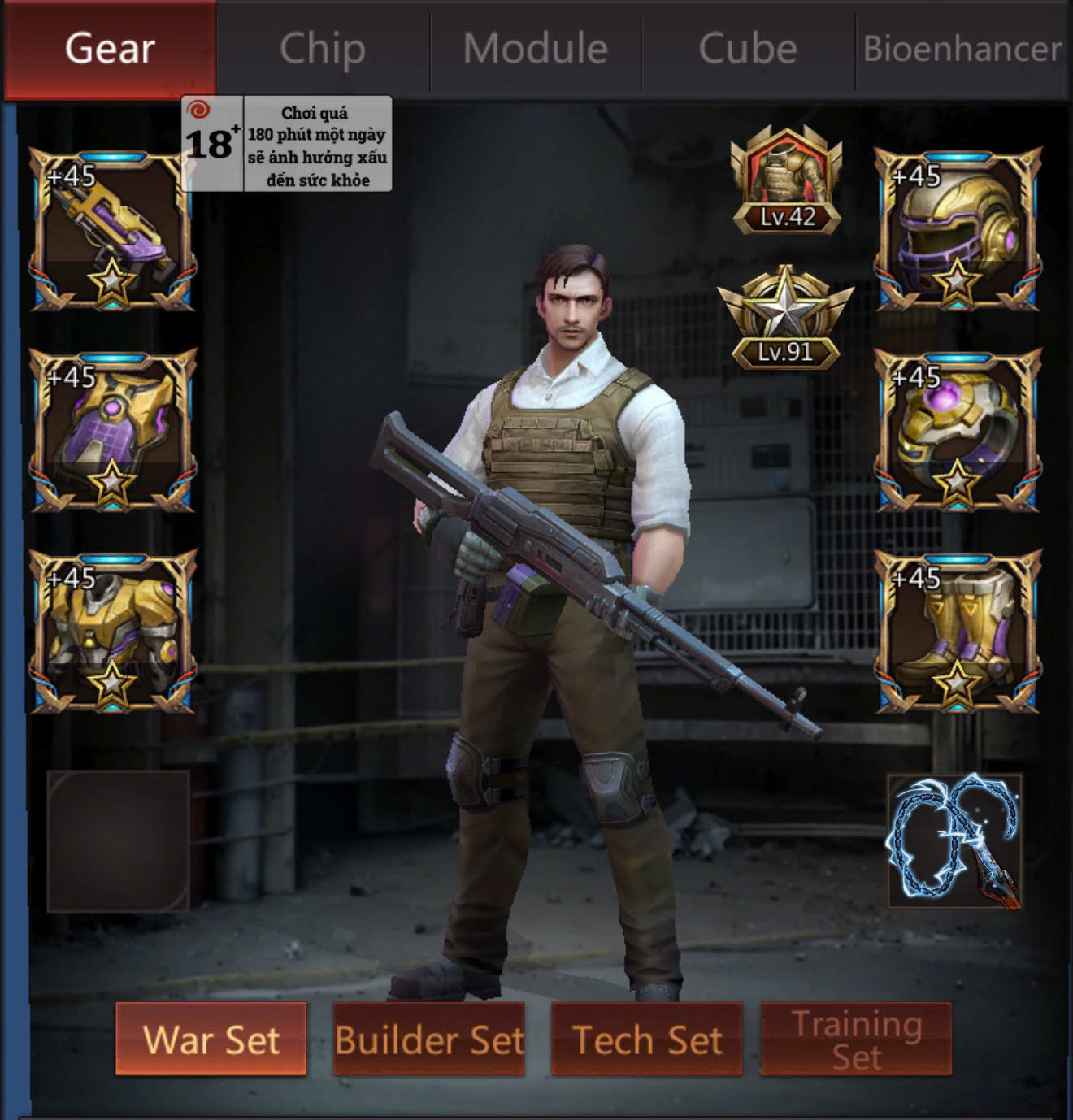Open the Lv.42 armor vest badge

tap(786, 182)
